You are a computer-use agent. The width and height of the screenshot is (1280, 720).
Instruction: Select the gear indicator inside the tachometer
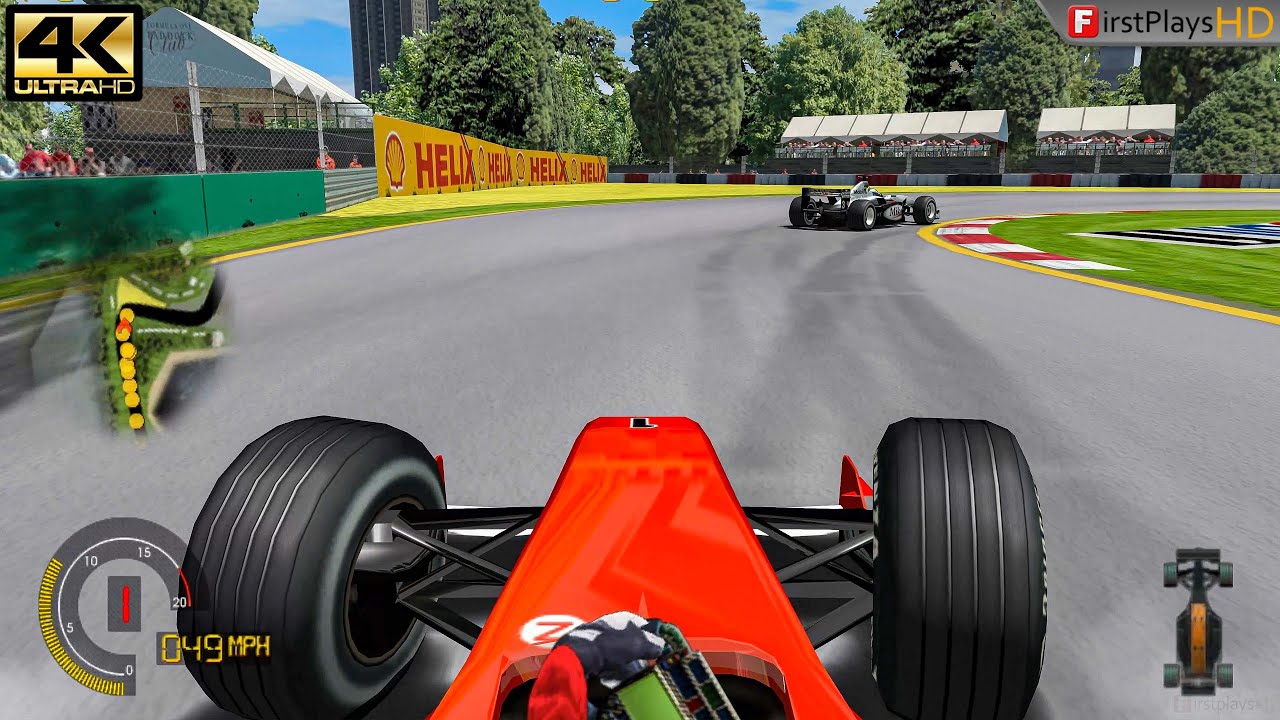(126, 604)
